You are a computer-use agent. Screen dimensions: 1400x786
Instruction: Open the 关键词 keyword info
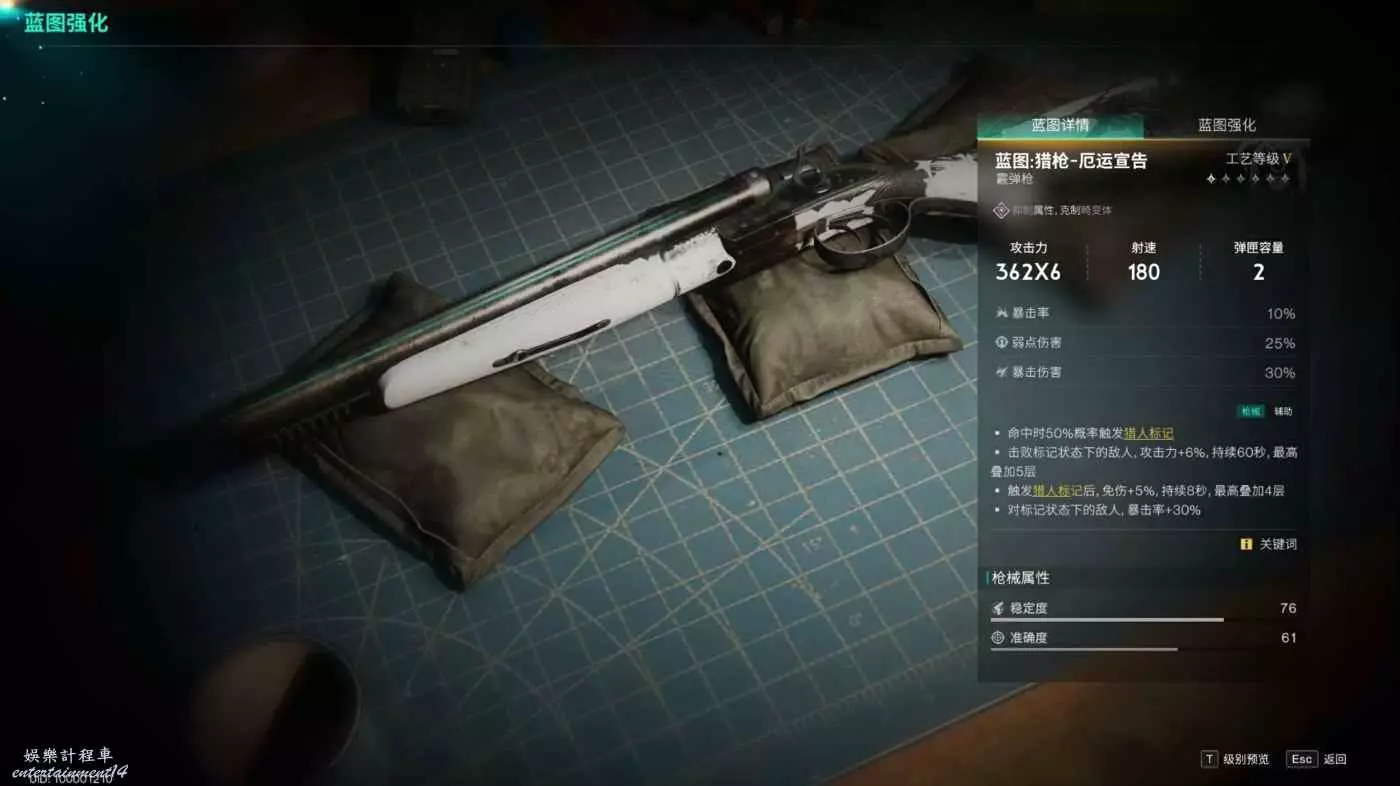coord(1269,544)
